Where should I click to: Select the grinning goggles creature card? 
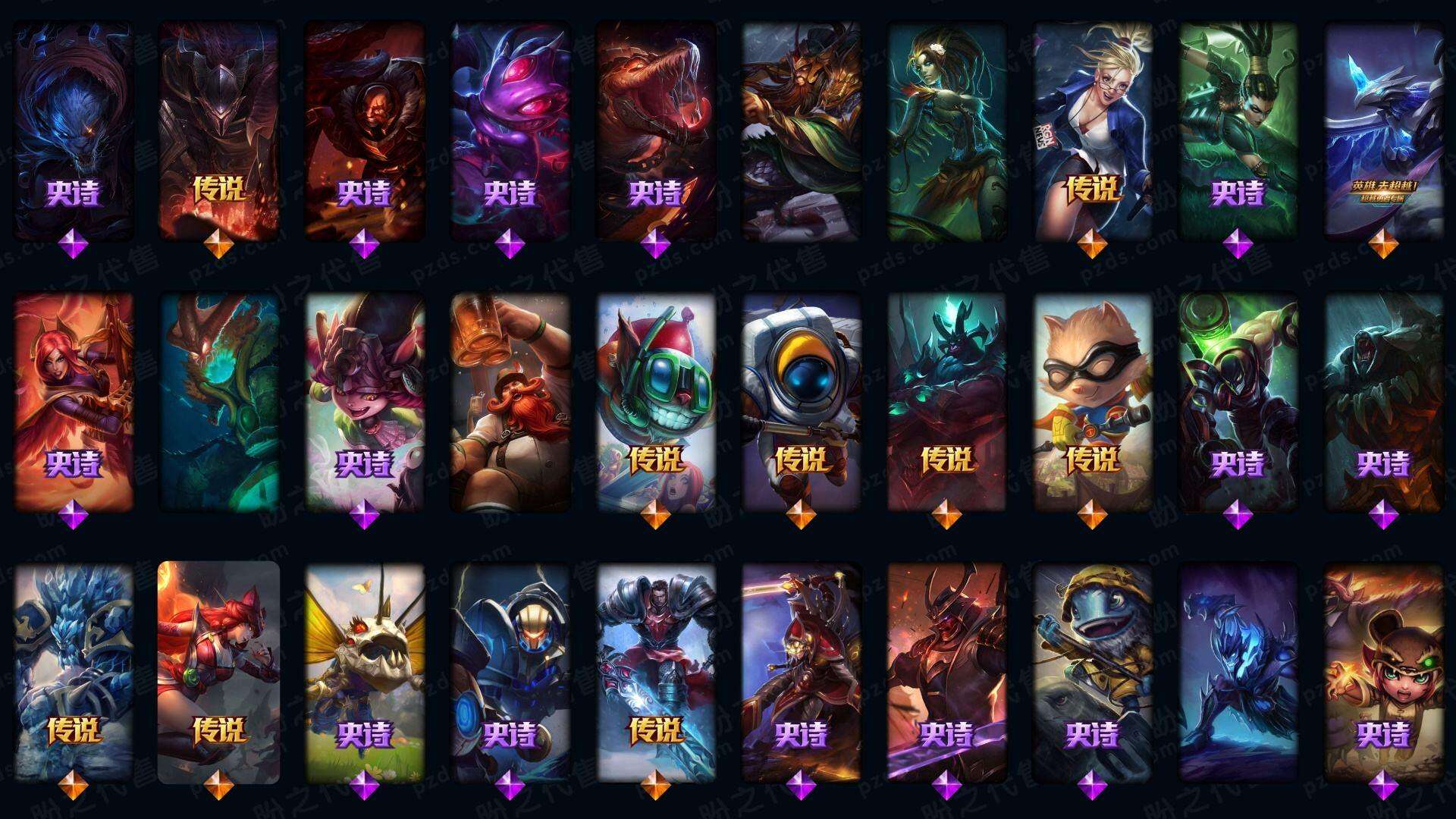point(655,402)
